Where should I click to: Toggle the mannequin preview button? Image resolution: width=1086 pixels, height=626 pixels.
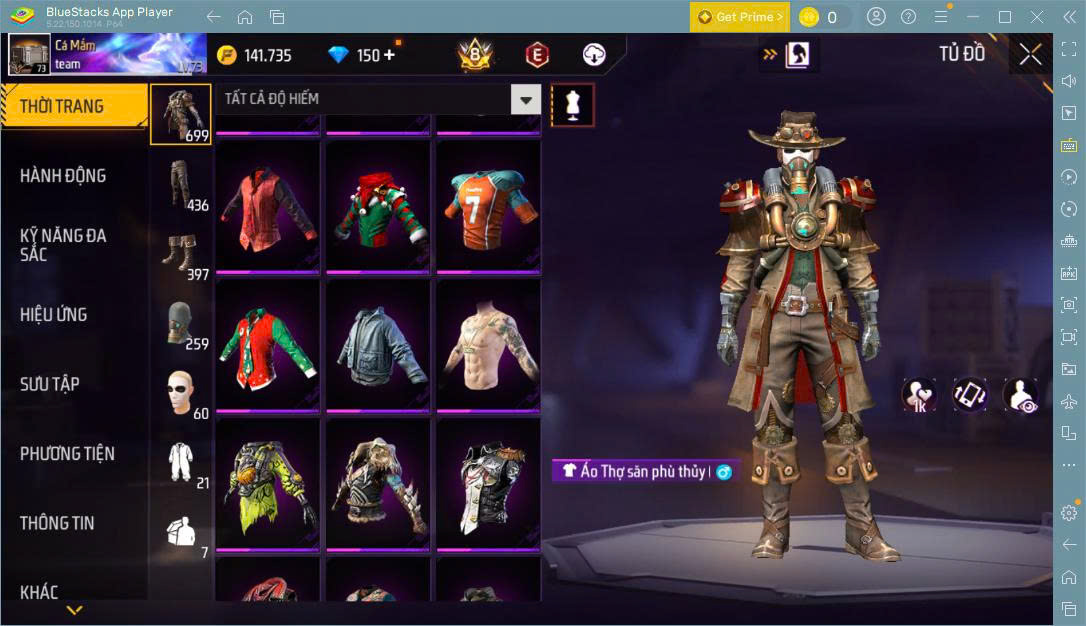pos(573,104)
